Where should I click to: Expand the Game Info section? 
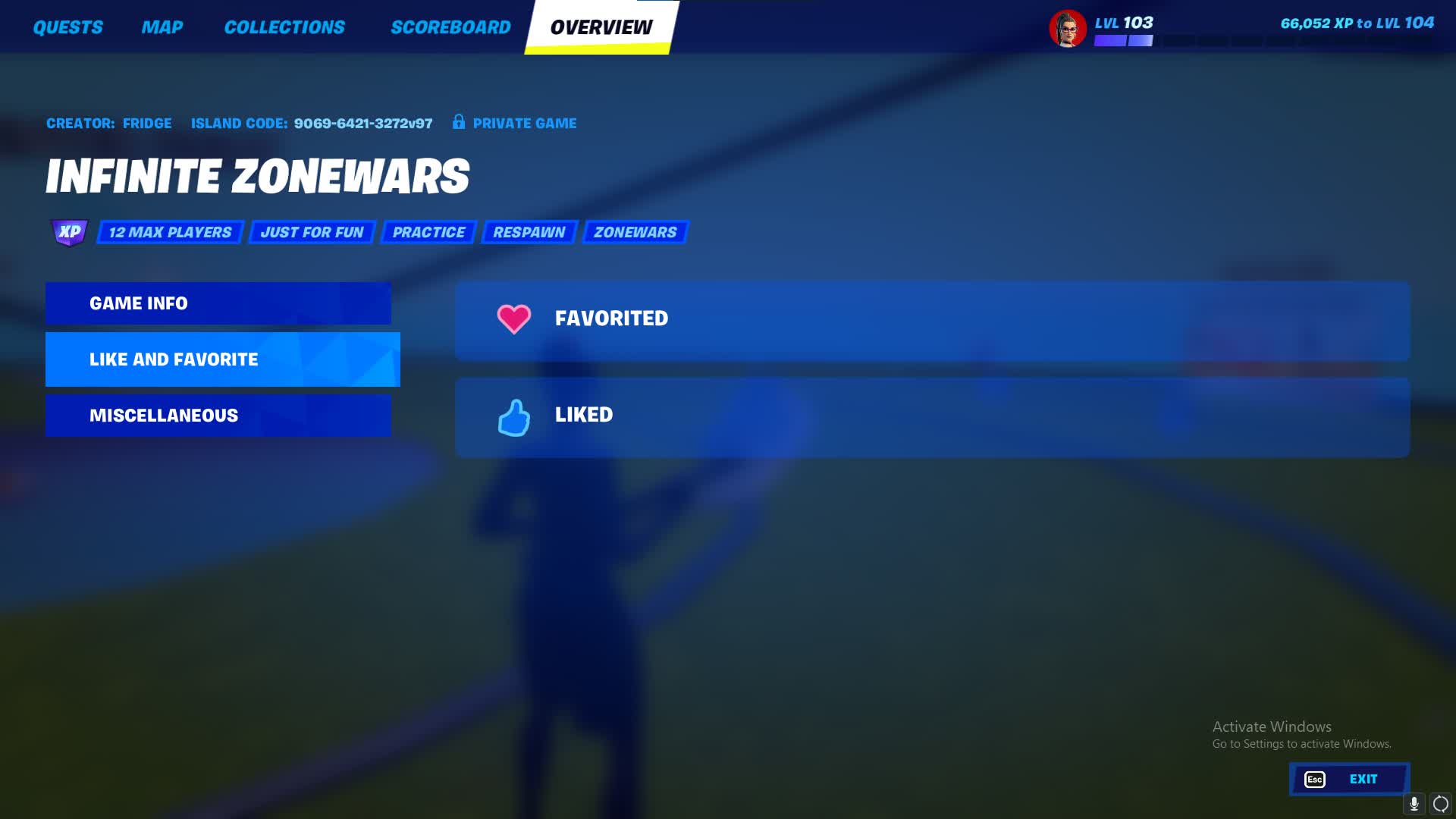218,303
